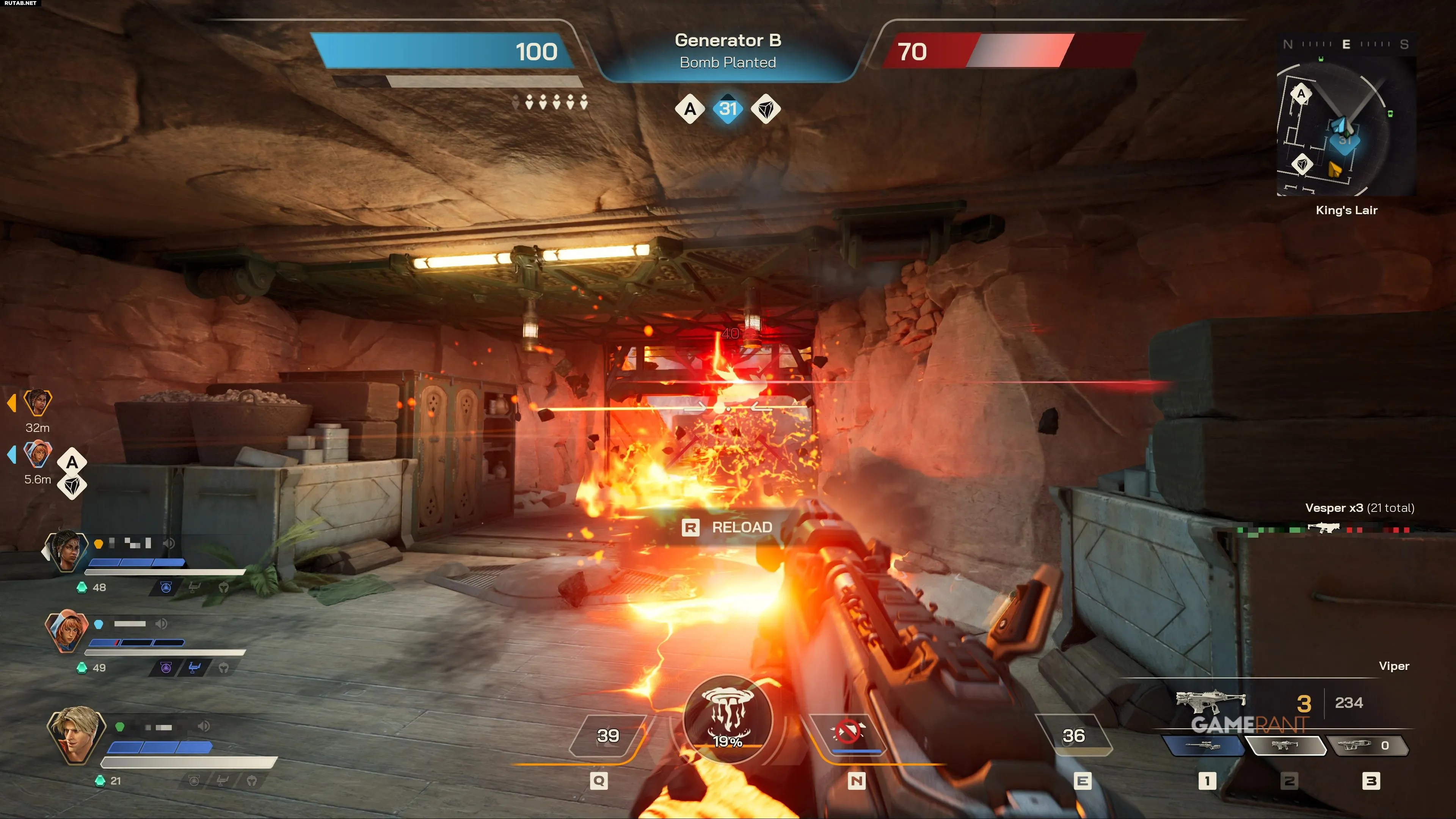
Task: Select the dark-haired teammate portrait with 48 gems
Action: [67, 551]
